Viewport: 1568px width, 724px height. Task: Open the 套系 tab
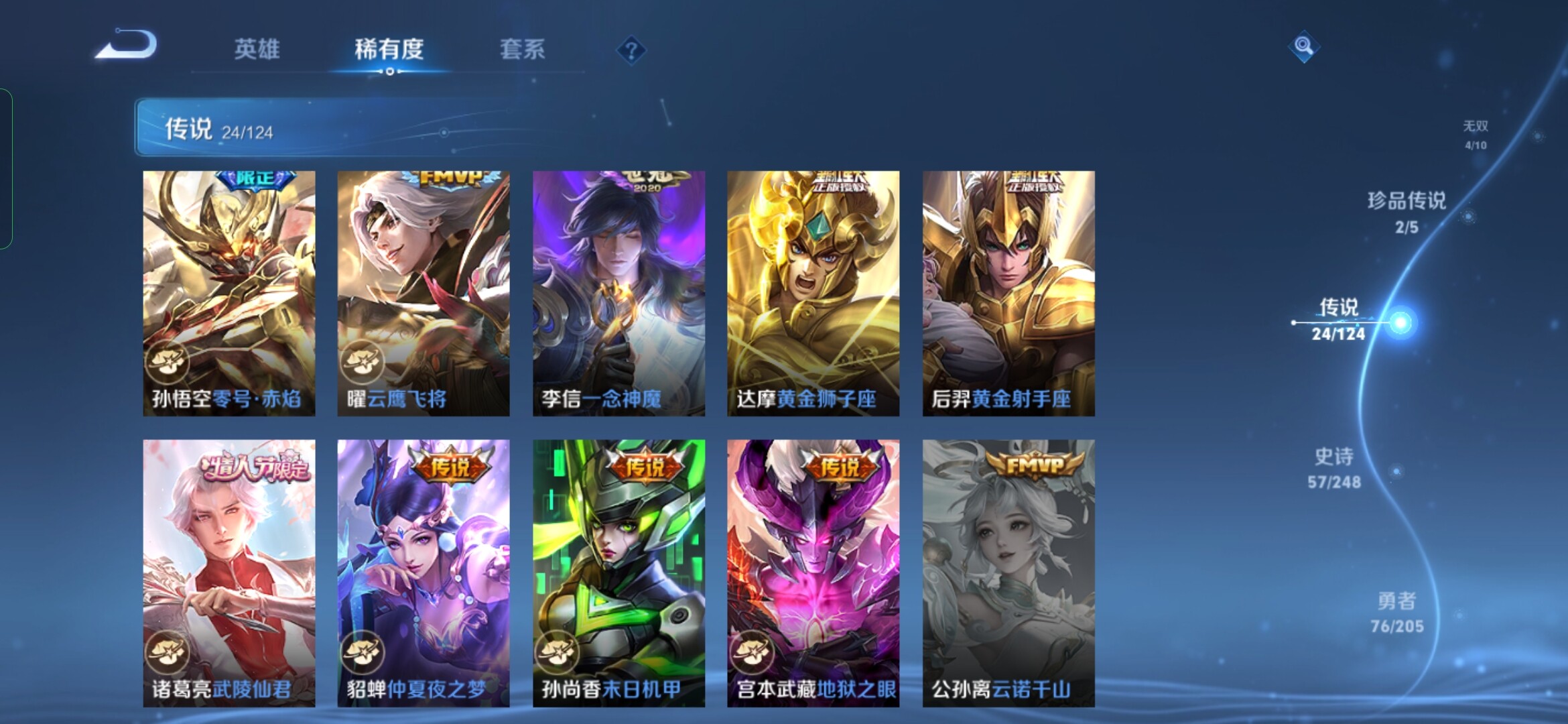522,49
